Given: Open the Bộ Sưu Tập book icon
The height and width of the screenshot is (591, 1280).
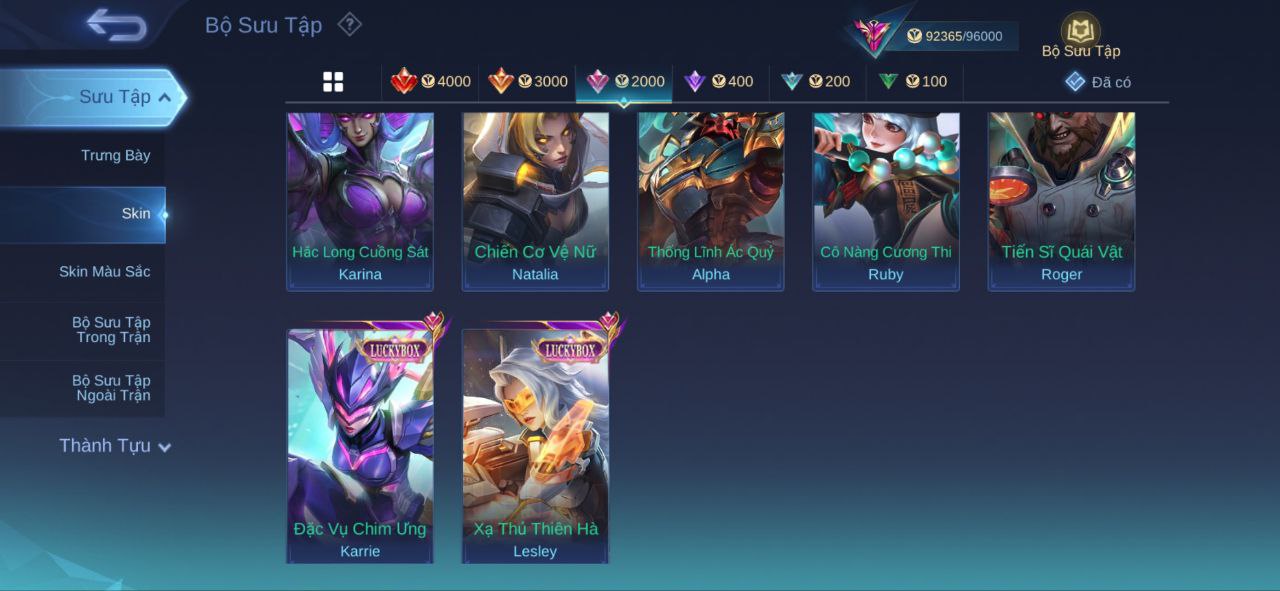Looking at the screenshot, I should [1080, 33].
